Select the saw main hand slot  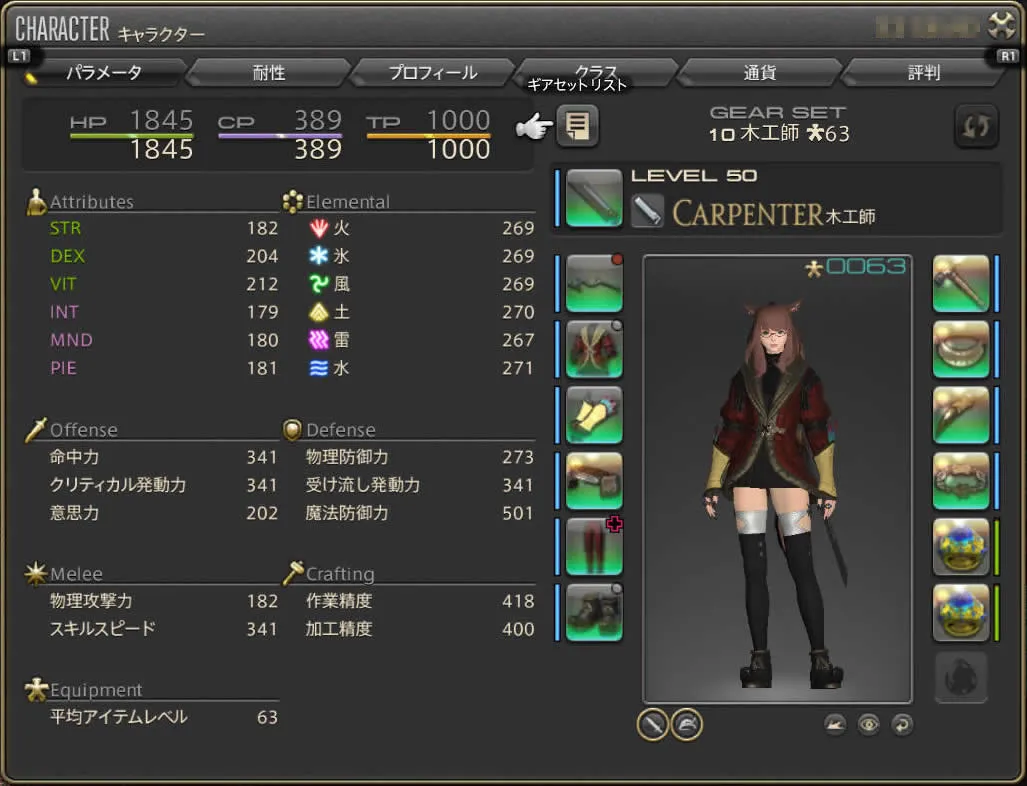pos(594,197)
